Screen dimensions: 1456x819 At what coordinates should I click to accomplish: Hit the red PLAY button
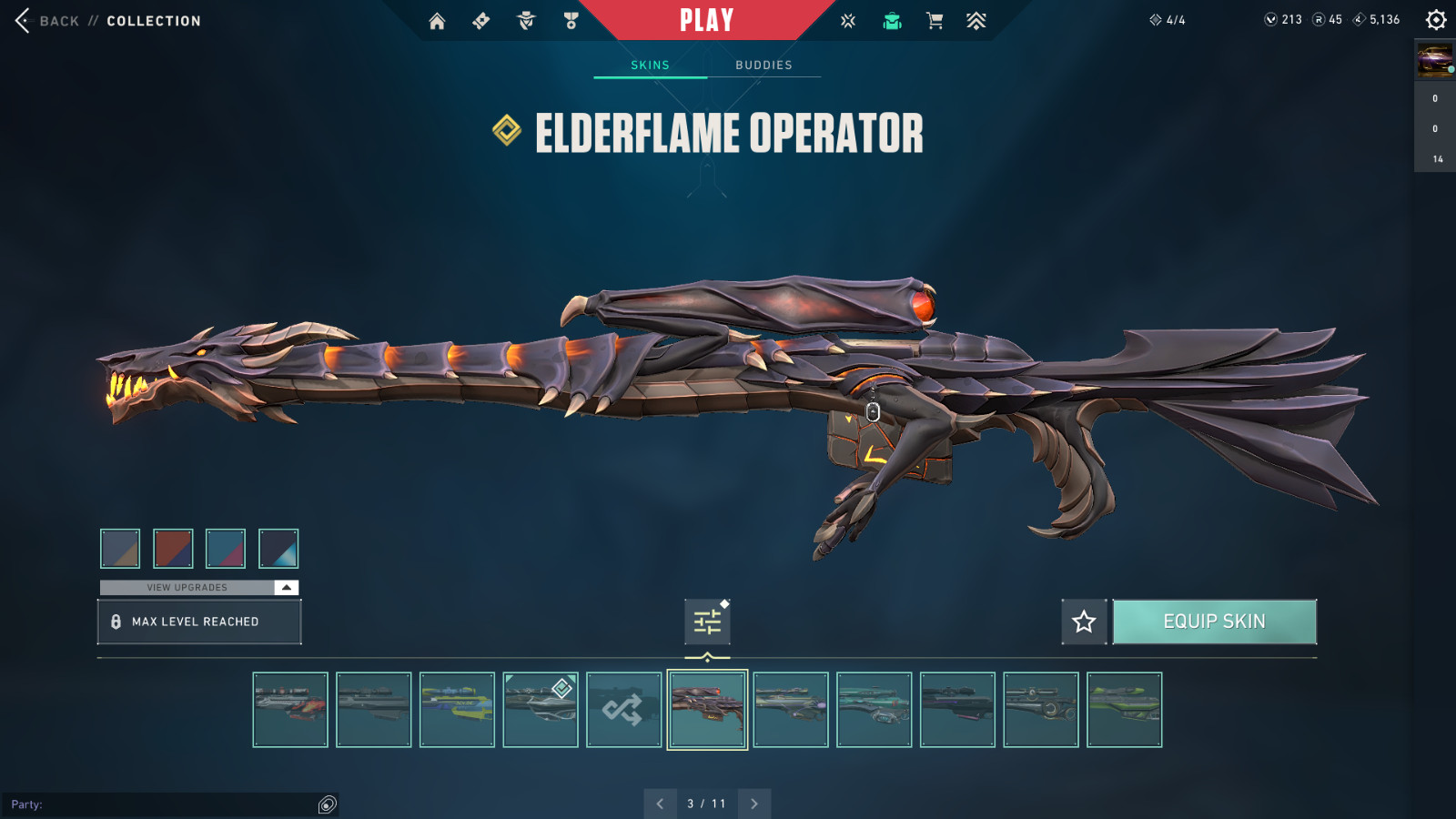(706, 20)
